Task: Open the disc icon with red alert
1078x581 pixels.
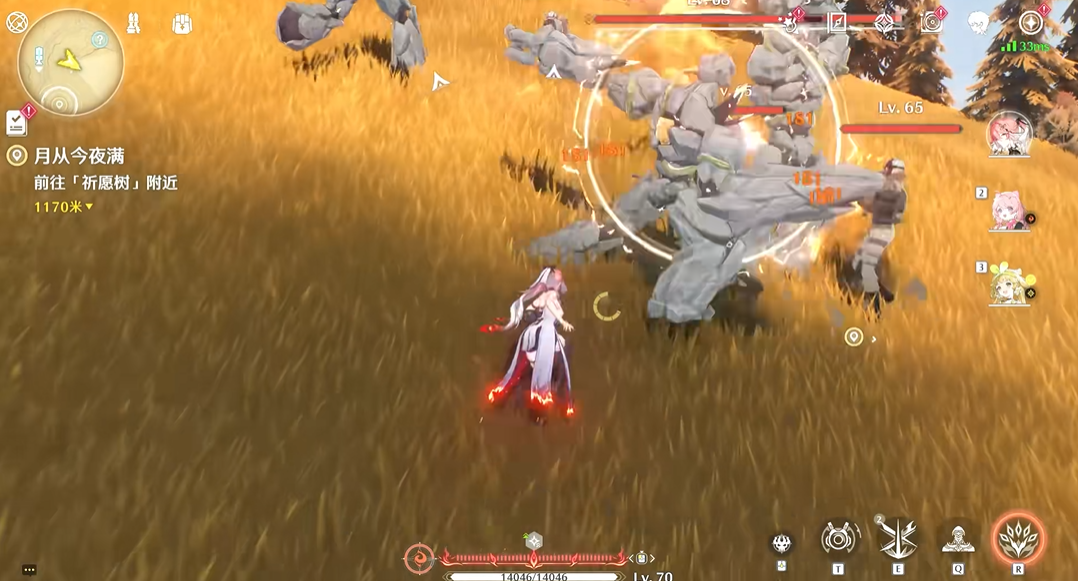Action: point(932,23)
